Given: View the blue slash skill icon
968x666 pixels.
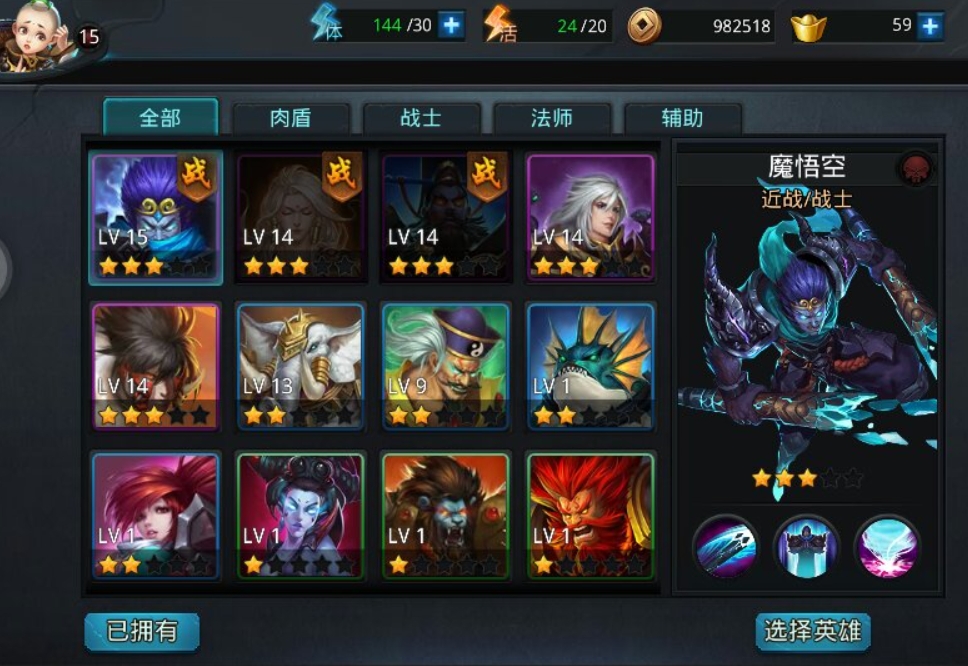Looking at the screenshot, I should click(x=725, y=546).
